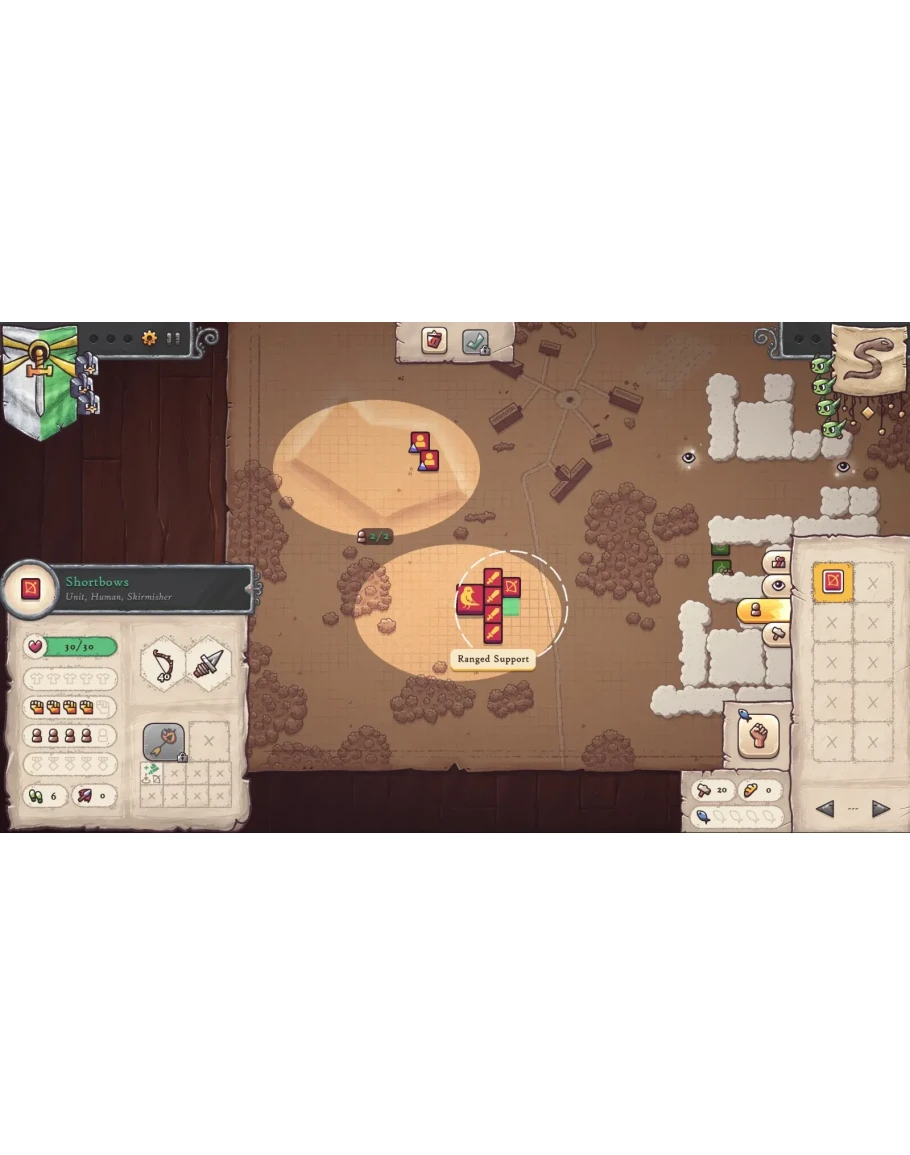The image size is (910, 1155).
Task: Select the yellow bird hero unit
Action: tap(469, 600)
